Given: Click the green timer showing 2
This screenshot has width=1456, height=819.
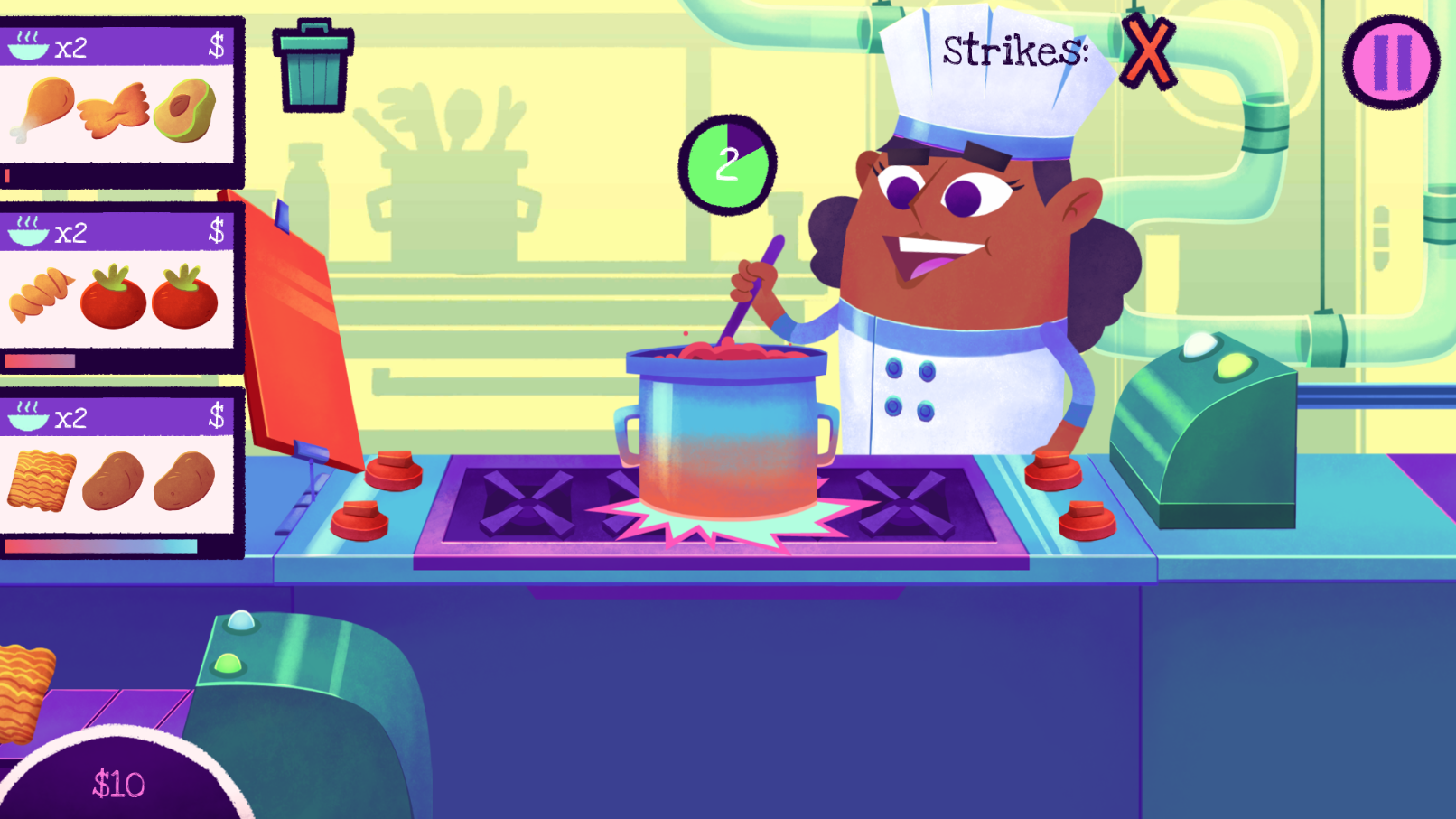Looking at the screenshot, I should click(725, 163).
